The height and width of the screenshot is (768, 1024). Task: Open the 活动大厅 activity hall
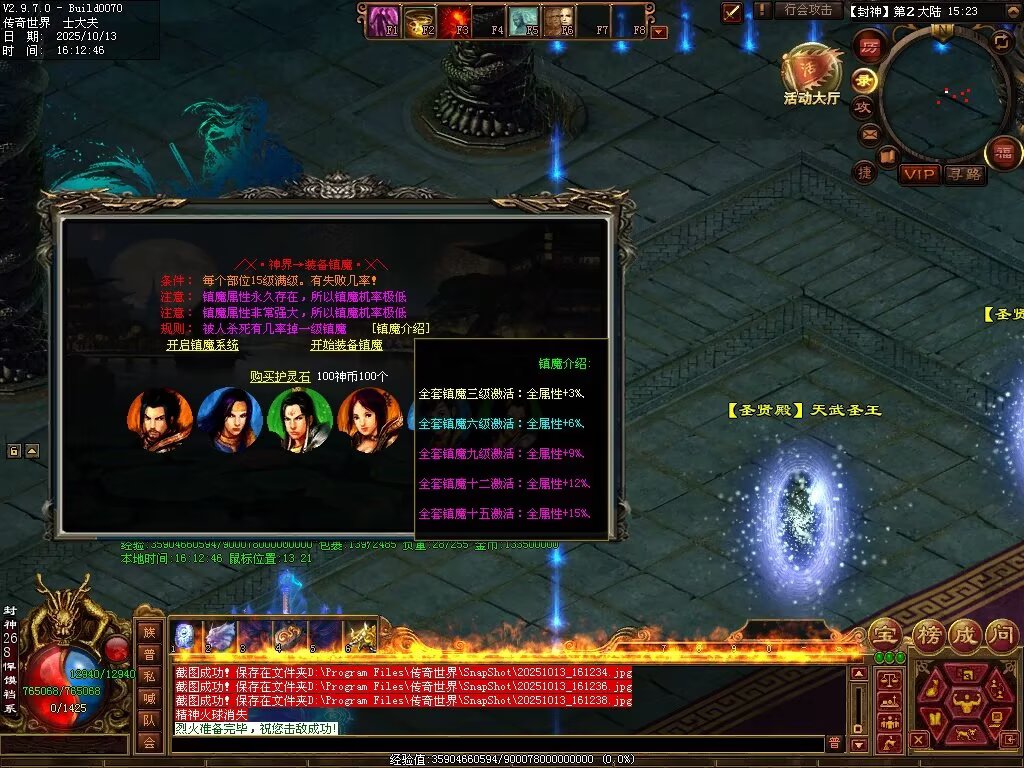pos(811,74)
